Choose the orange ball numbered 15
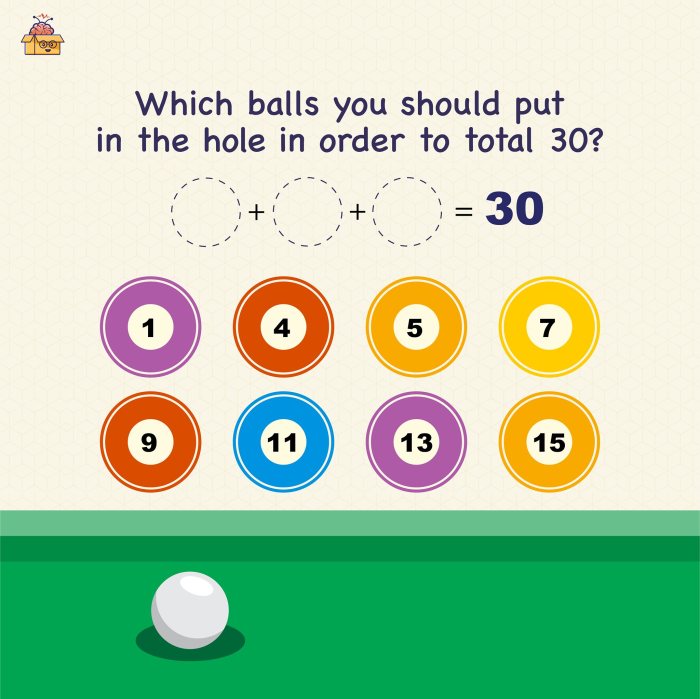This screenshot has height=699, width=700. [x=548, y=441]
